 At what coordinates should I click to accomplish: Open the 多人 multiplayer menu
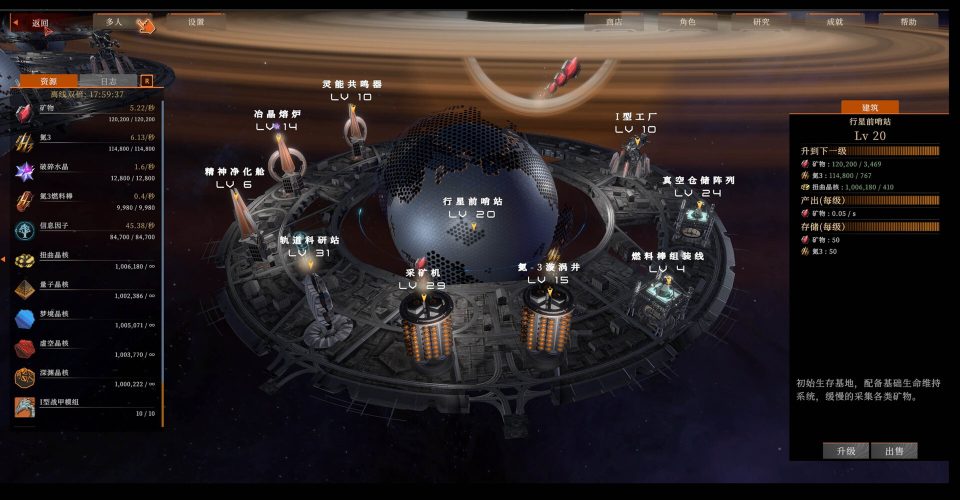click(114, 21)
